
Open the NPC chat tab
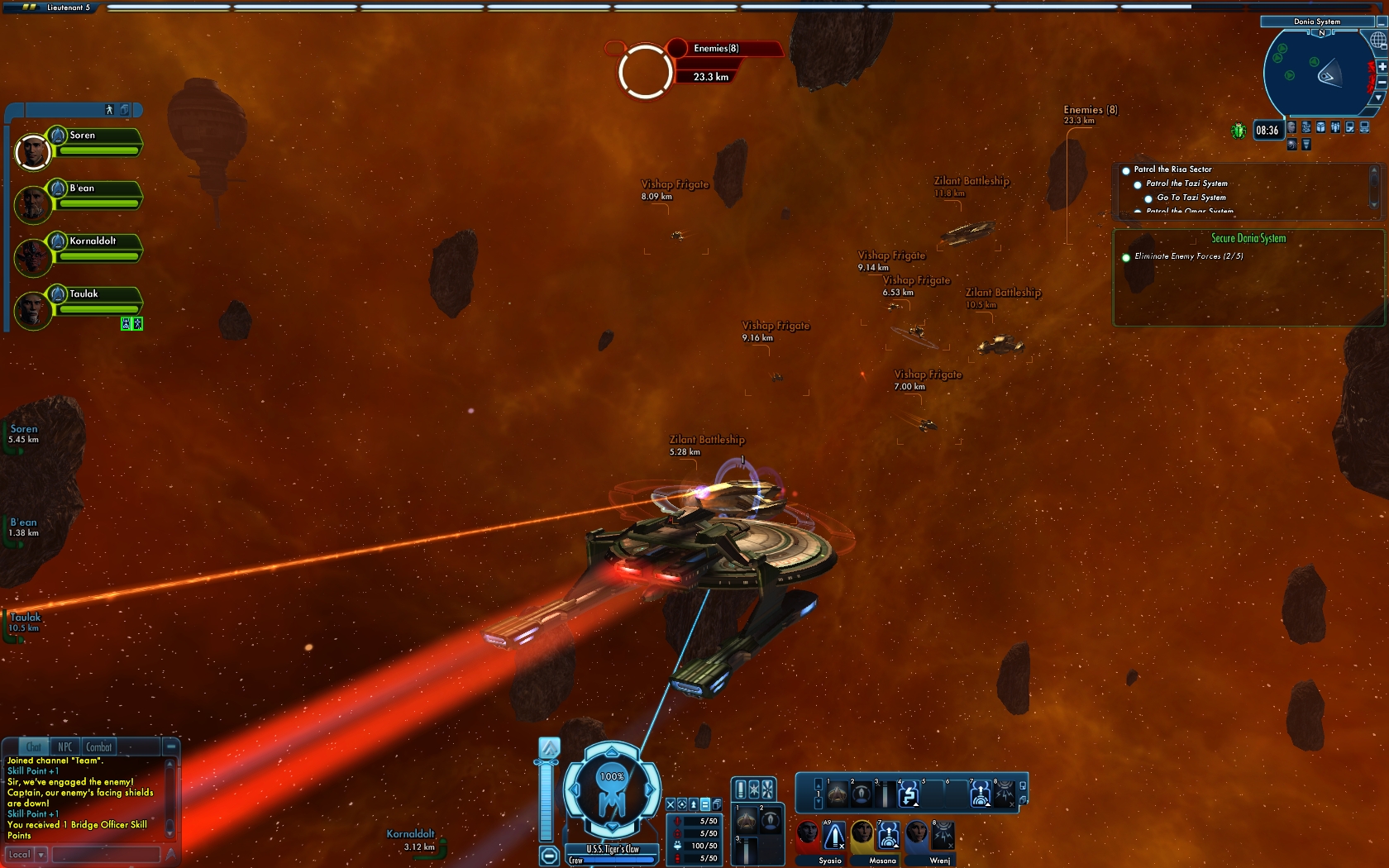[x=65, y=747]
